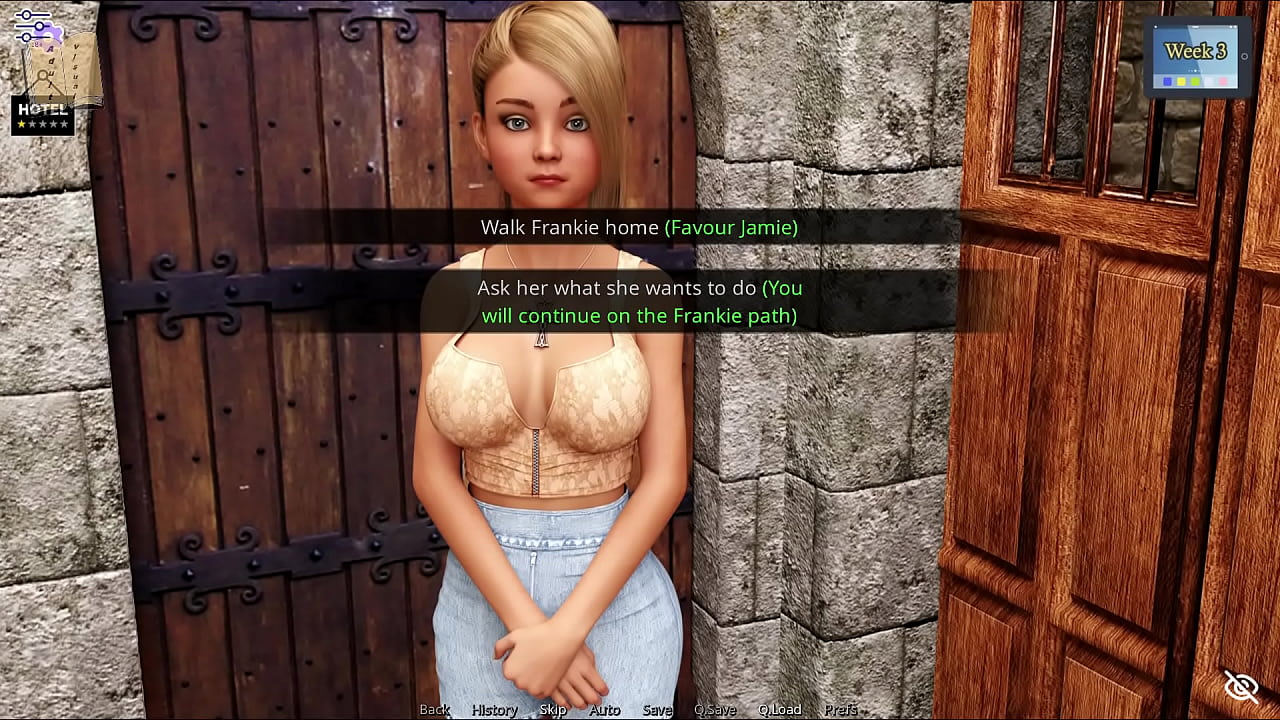Image resolution: width=1280 pixels, height=720 pixels.
Task: Toggle Auto-advance mode
Action: click(604, 709)
